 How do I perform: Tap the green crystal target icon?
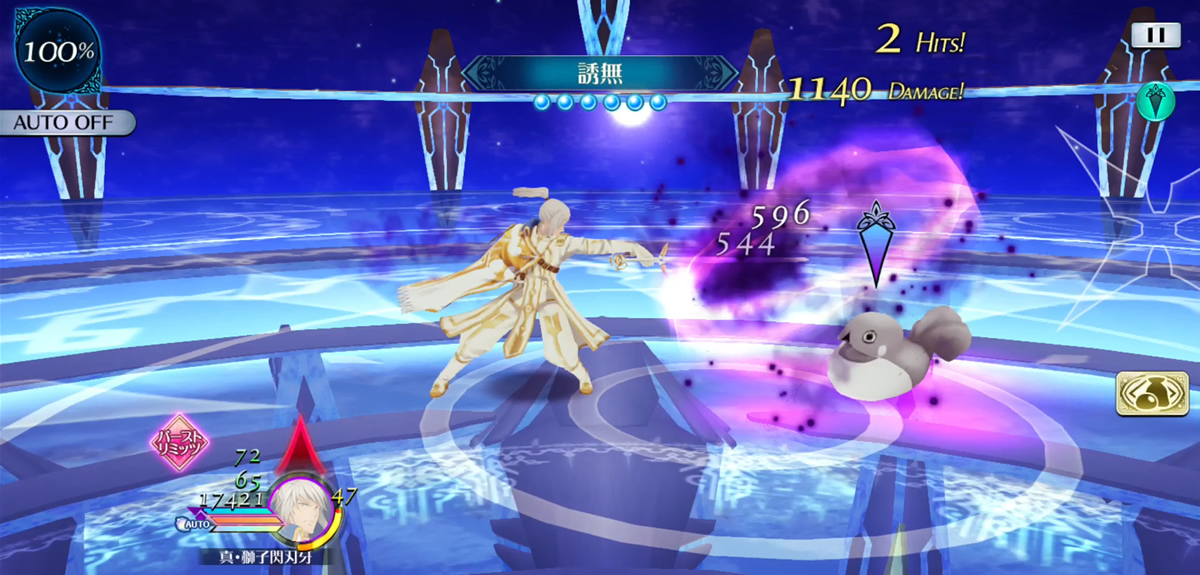tap(1155, 102)
